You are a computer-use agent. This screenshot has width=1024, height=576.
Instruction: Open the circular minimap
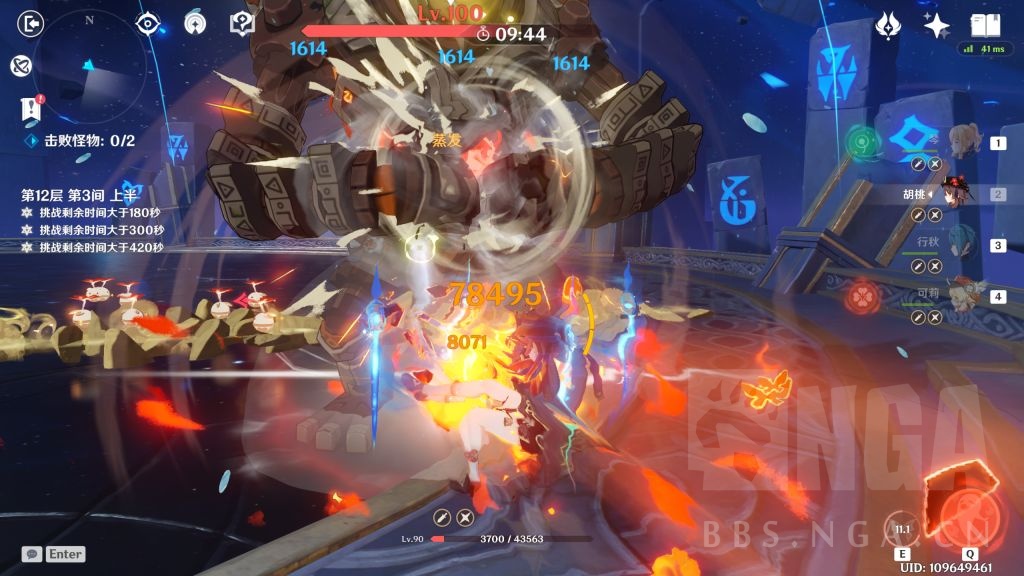(x=91, y=67)
